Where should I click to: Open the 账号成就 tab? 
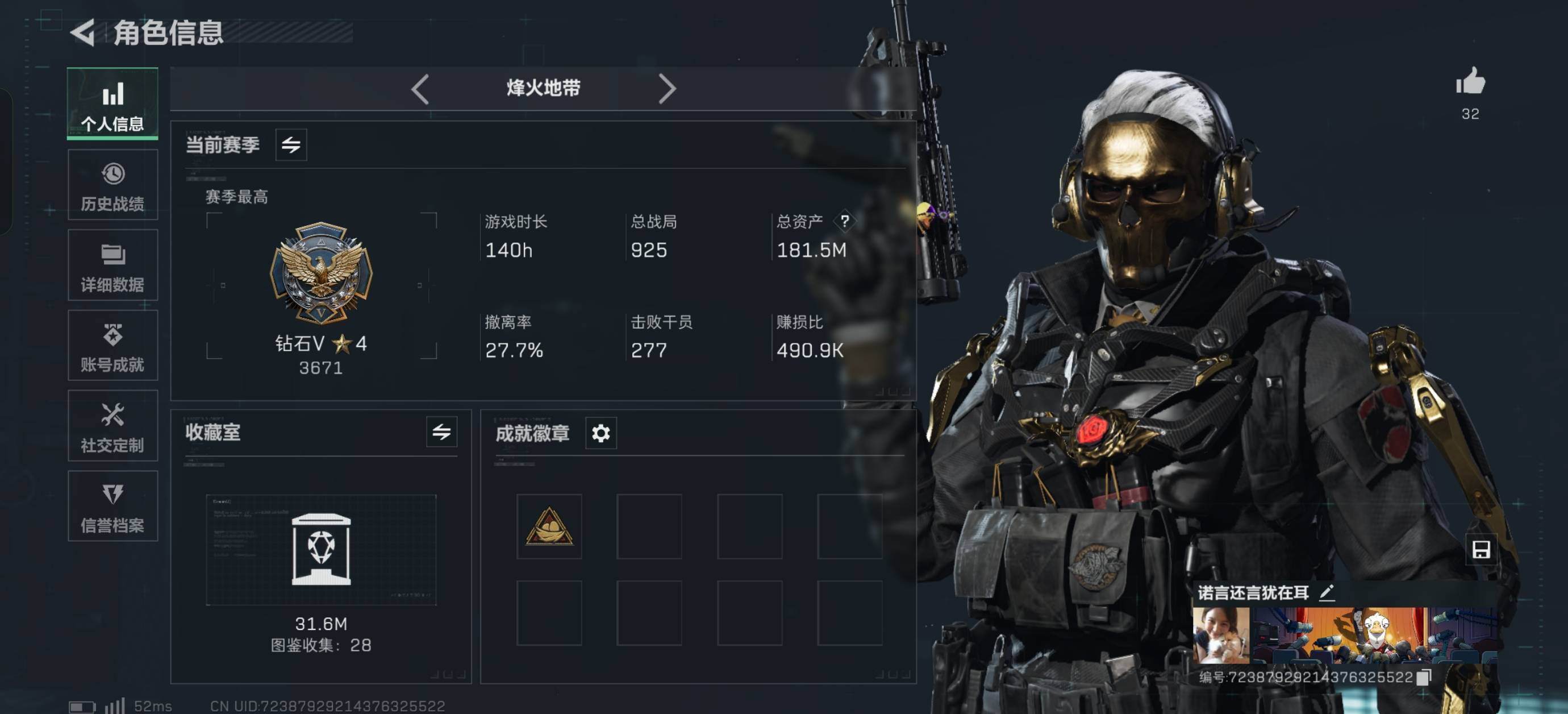pos(112,346)
